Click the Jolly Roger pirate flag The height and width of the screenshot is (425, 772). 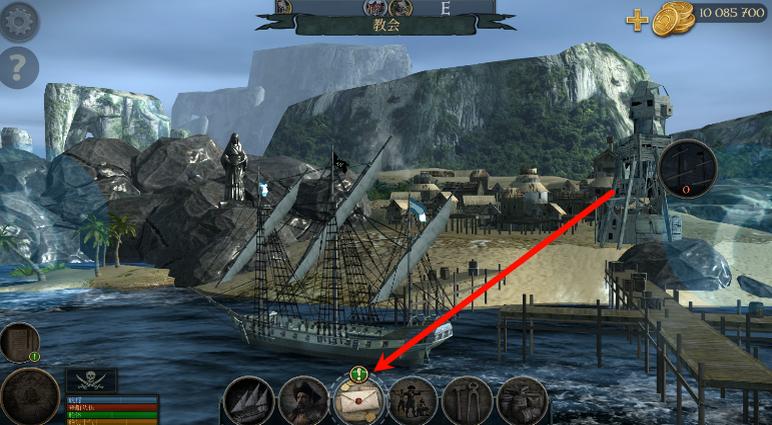92,381
